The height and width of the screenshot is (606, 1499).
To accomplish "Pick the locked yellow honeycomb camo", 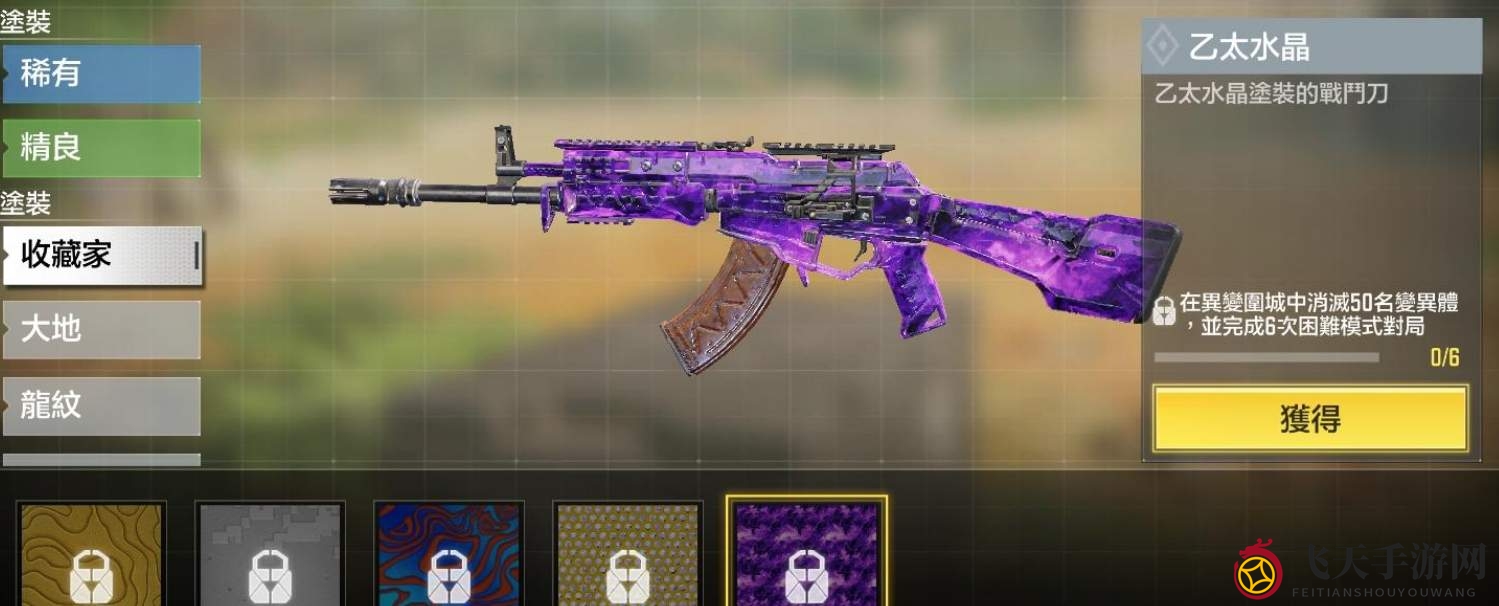I will [x=628, y=554].
